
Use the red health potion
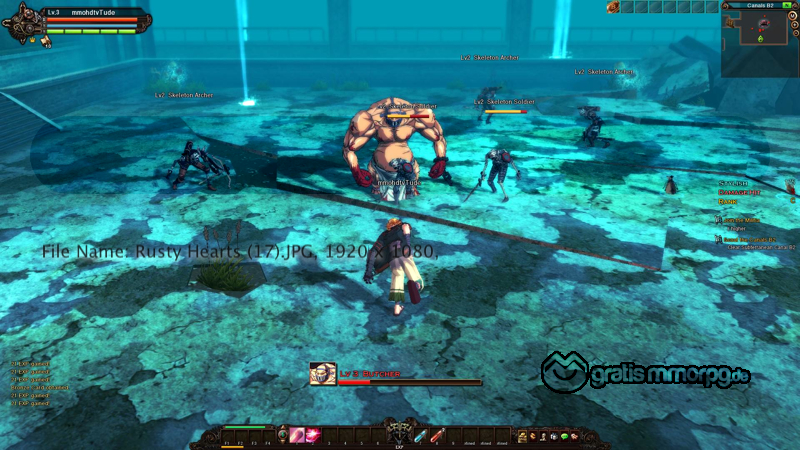click(437, 435)
